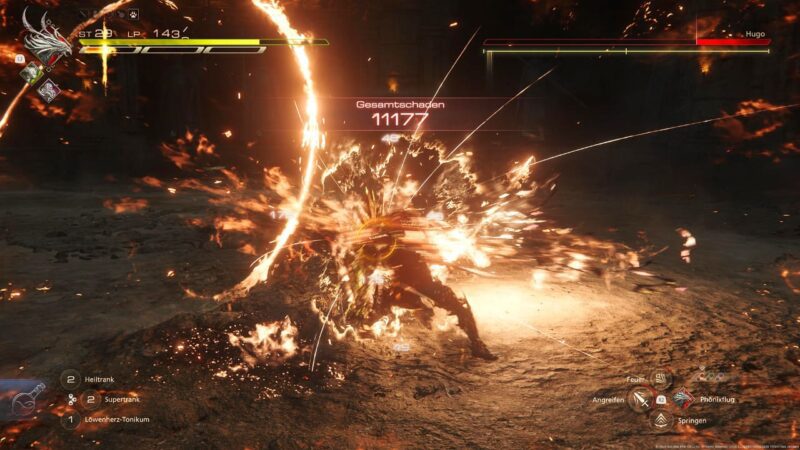The height and width of the screenshot is (450, 800).
Task: Switch to the purple Eikon diamond
Action: click(48, 89)
